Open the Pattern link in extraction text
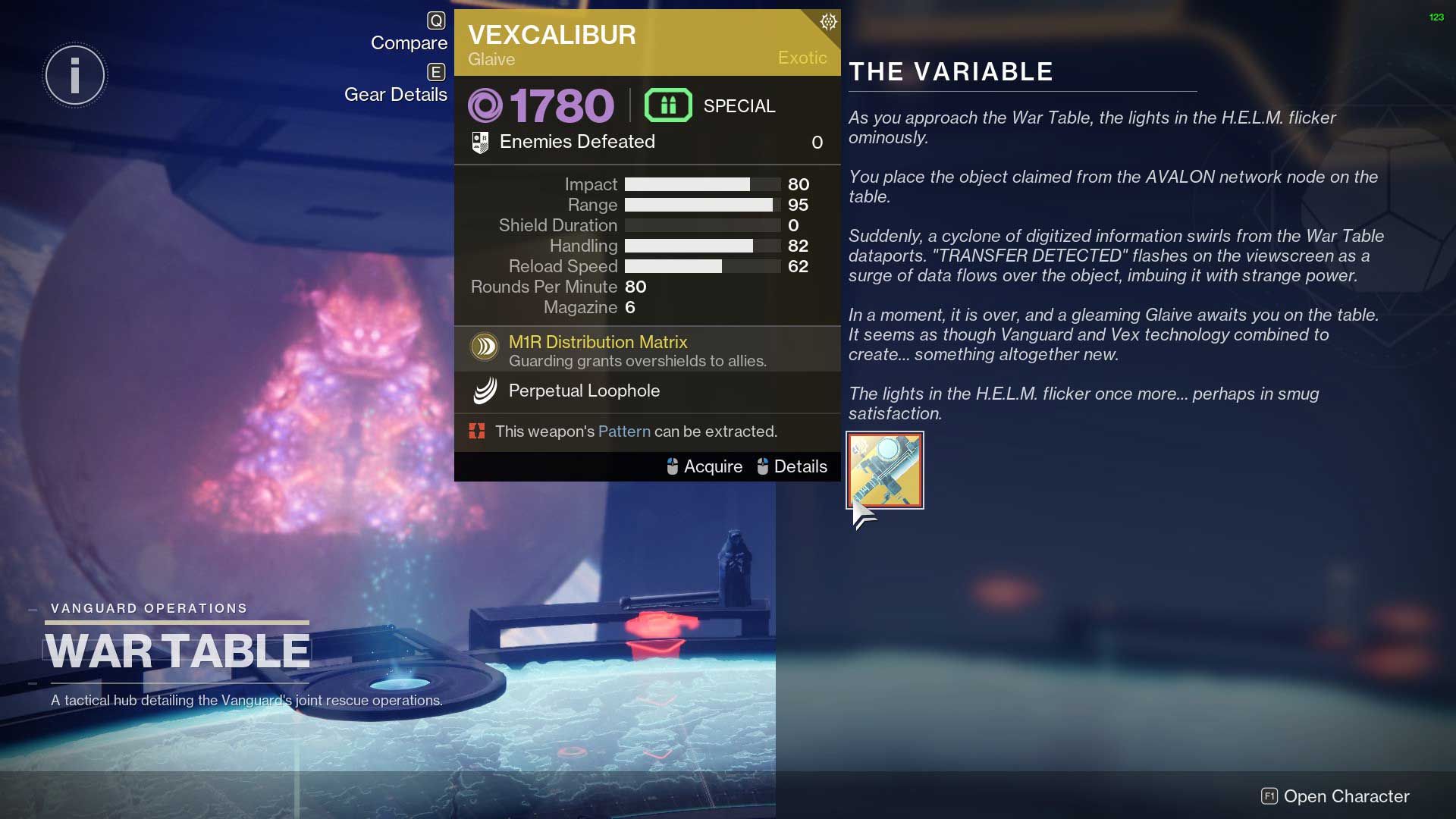The height and width of the screenshot is (819, 1456). [x=624, y=431]
